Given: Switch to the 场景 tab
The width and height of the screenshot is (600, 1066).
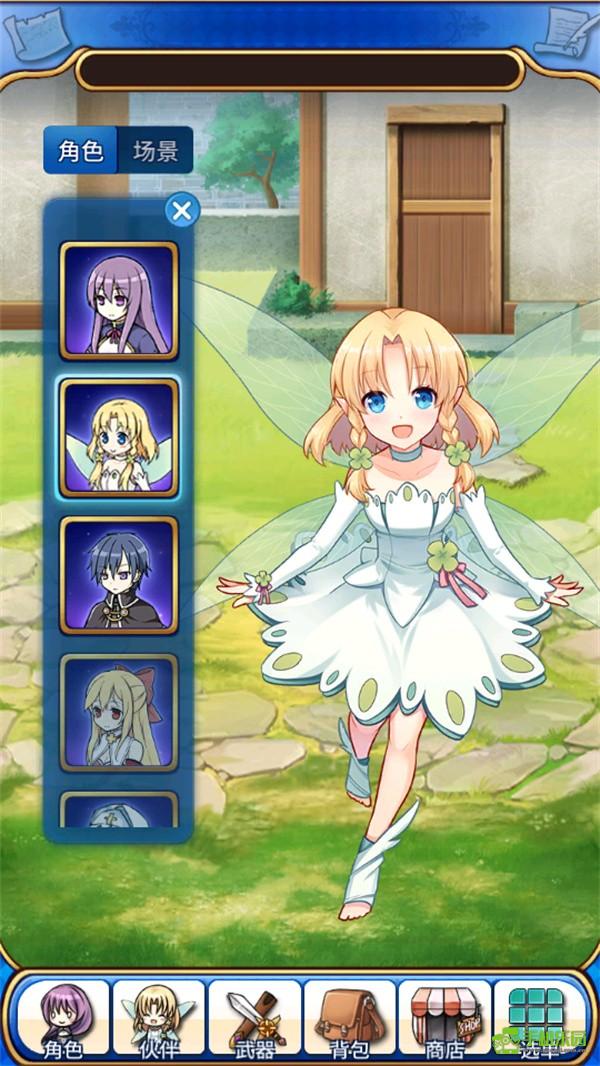Looking at the screenshot, I should [155, 151].
